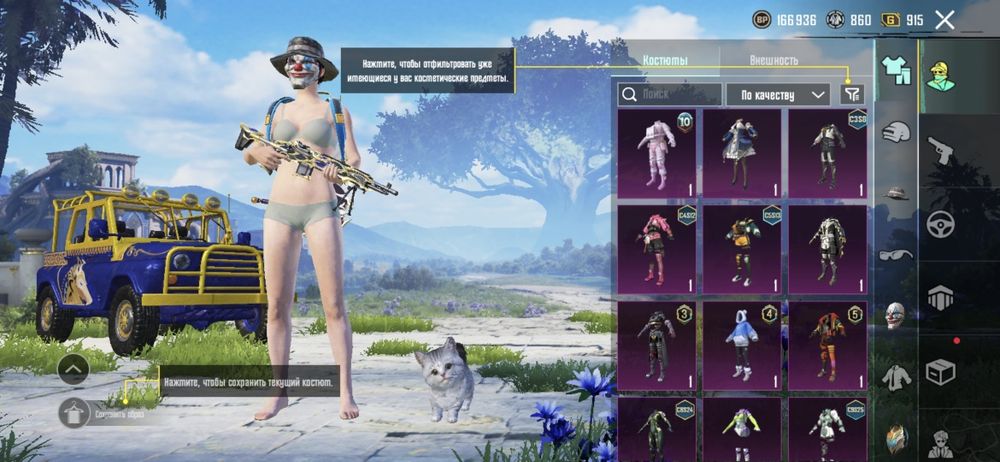Image resolution: width=1000 pixels, height=462 pixels.
Task: Click the Поиск search field
Action: click(x=669, y=94)
